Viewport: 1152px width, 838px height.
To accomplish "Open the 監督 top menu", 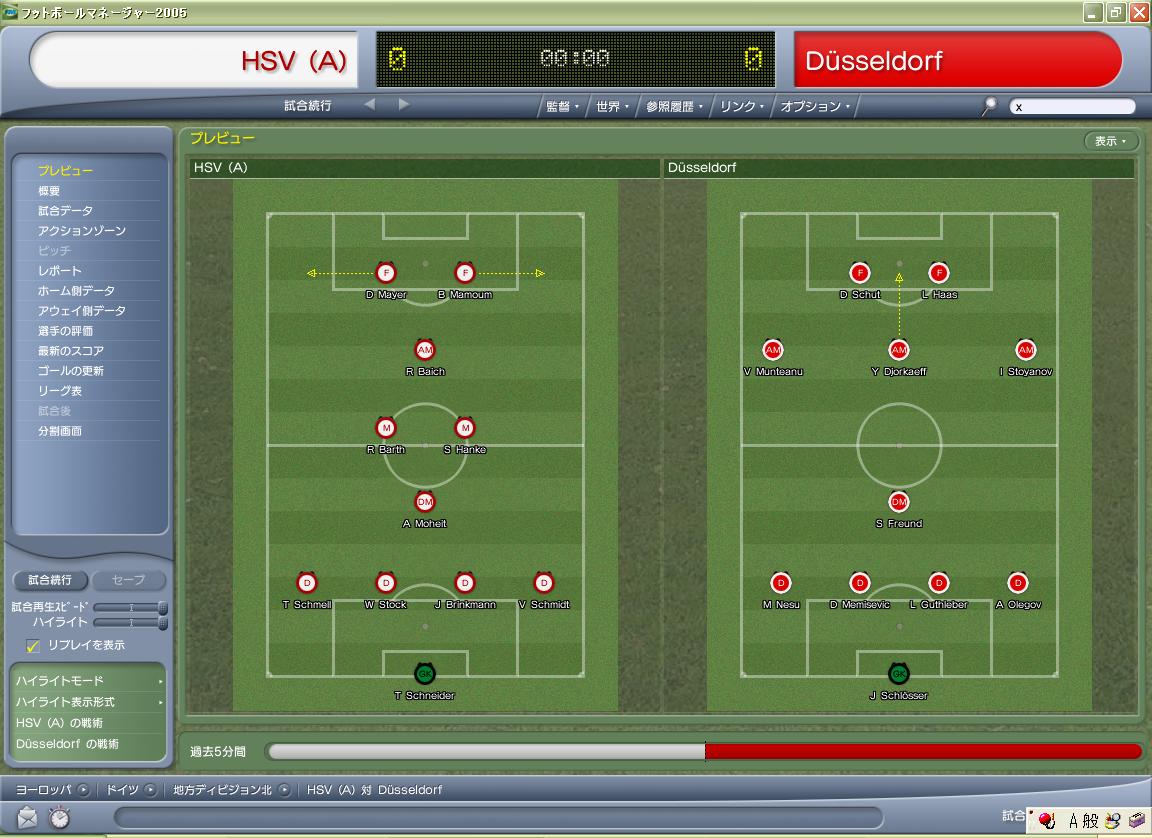I will (561, 106).
